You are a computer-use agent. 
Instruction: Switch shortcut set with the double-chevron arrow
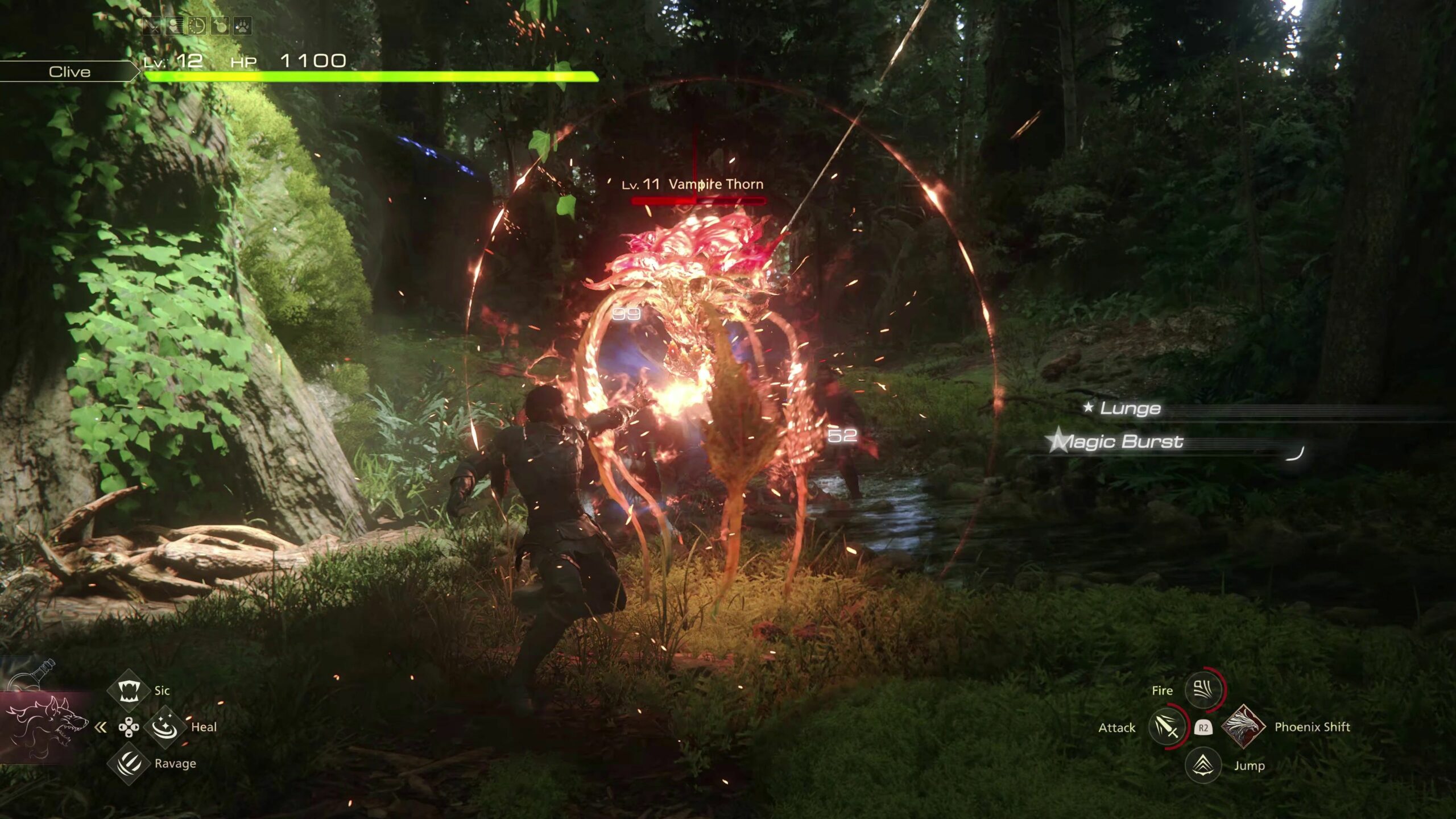(x=101, y=727)
